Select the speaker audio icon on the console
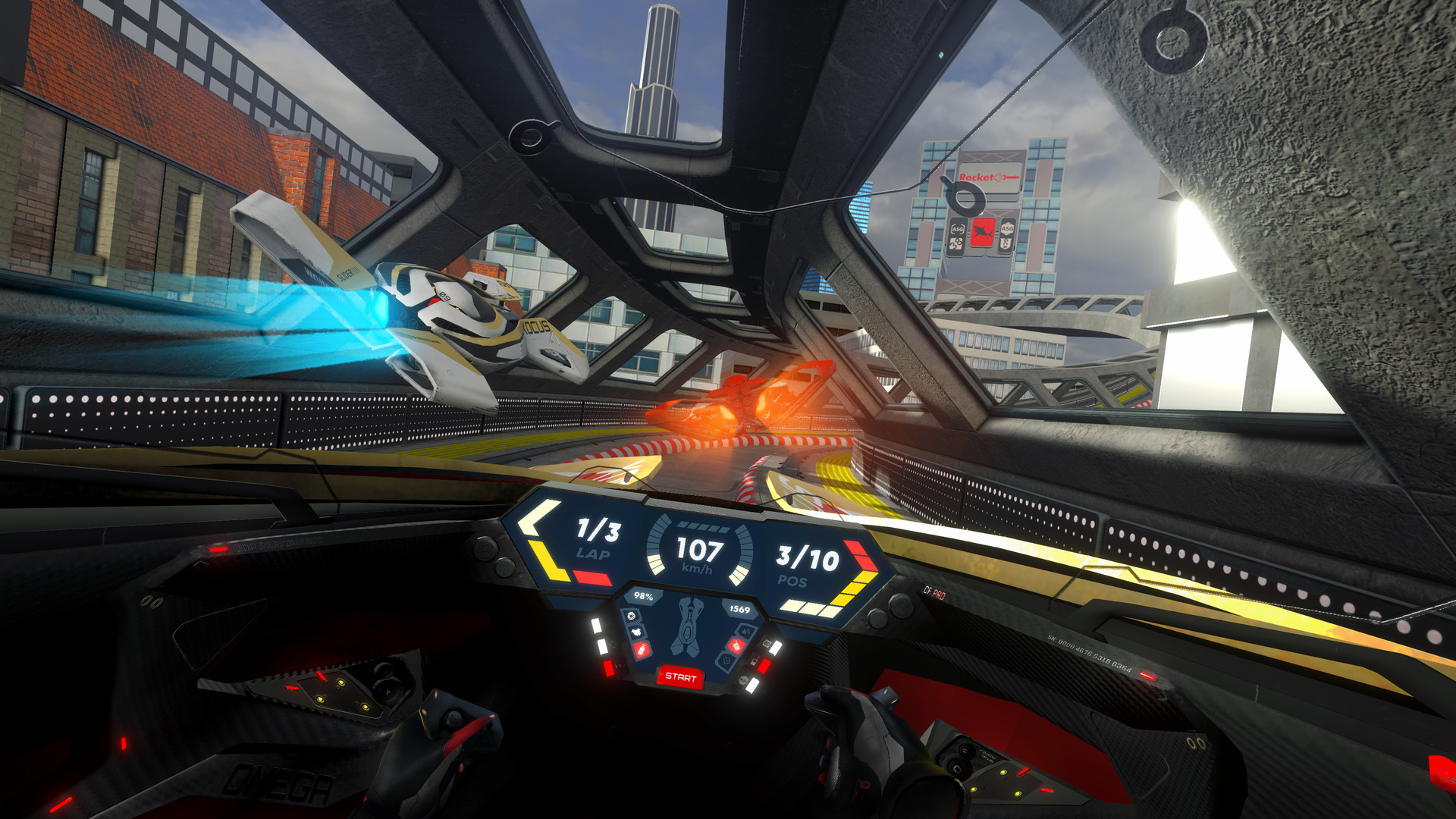Screen dimensions: 1456x819 point(745,631)
